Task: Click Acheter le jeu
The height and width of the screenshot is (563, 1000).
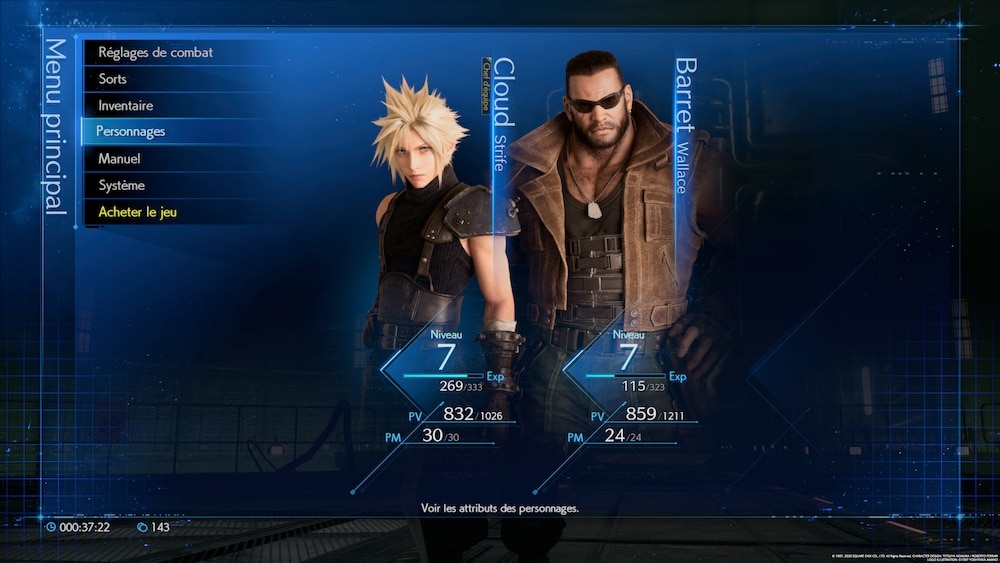Action: click(x=138, y=212)
